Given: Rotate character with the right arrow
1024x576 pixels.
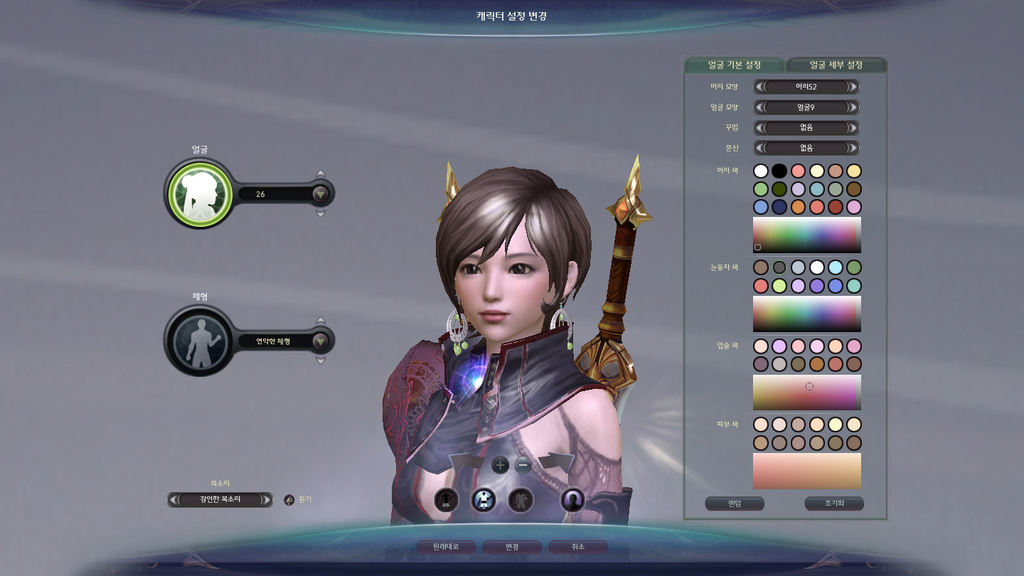Looking at the screenshot, I should (x=556, y=462).
